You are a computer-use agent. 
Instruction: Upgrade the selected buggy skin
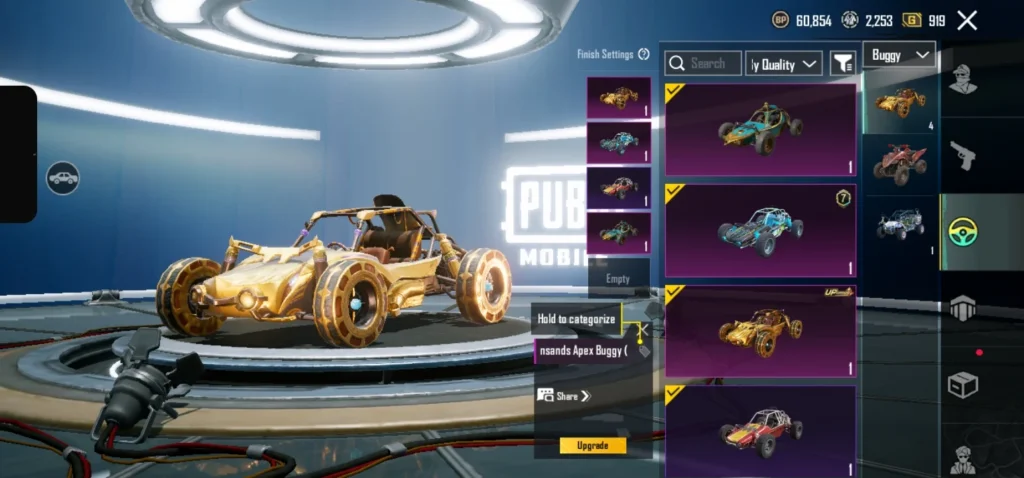[x=593, y=445]
